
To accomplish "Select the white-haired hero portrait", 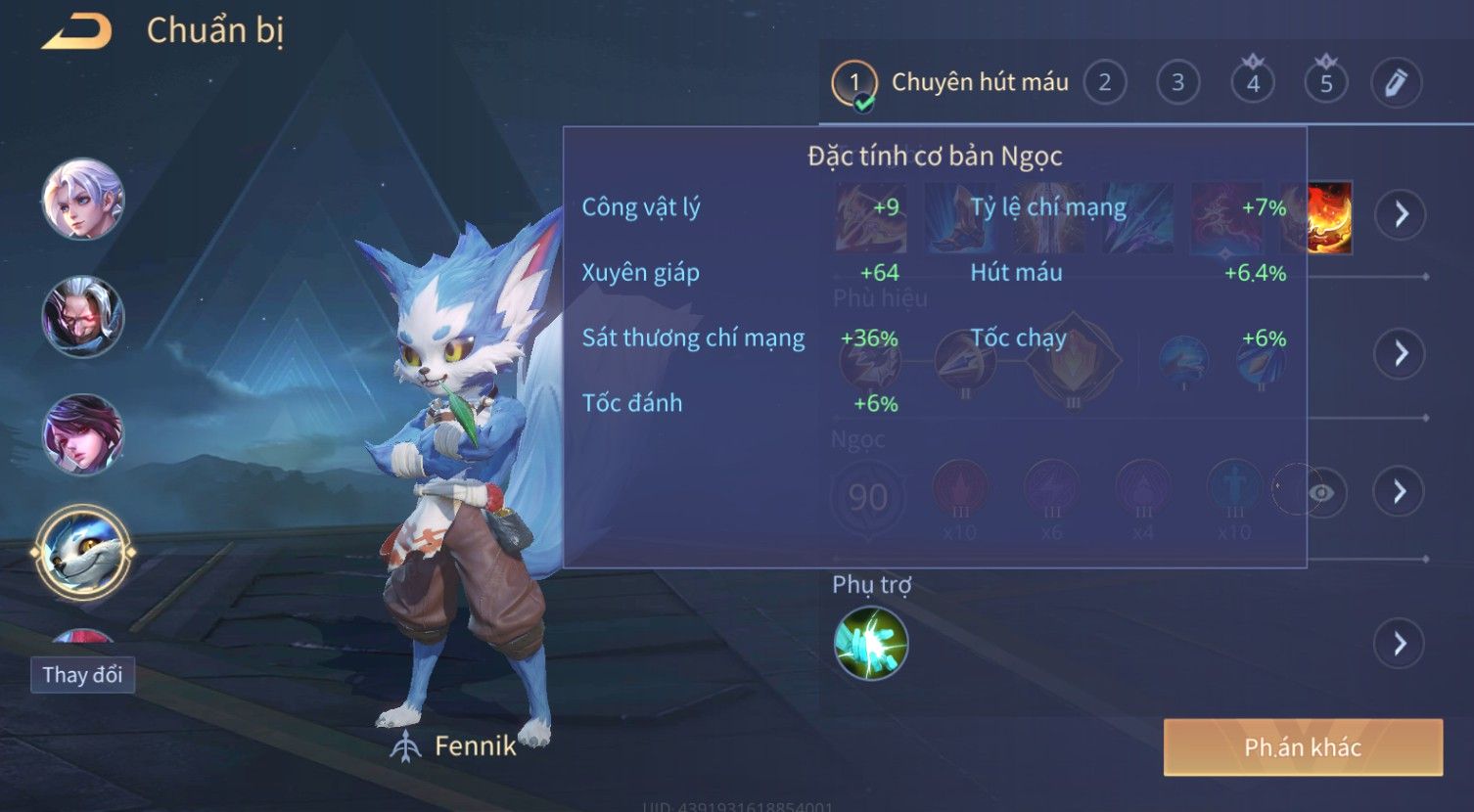I will 83,200.
